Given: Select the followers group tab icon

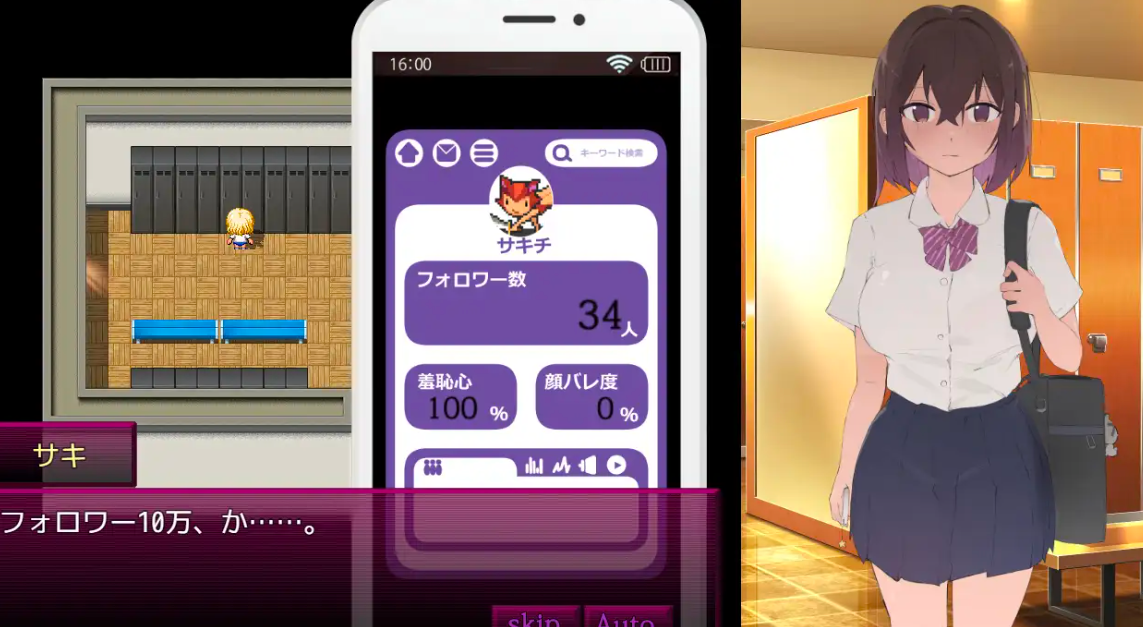Looking at the screenshot, I should [x=432, y=466].
